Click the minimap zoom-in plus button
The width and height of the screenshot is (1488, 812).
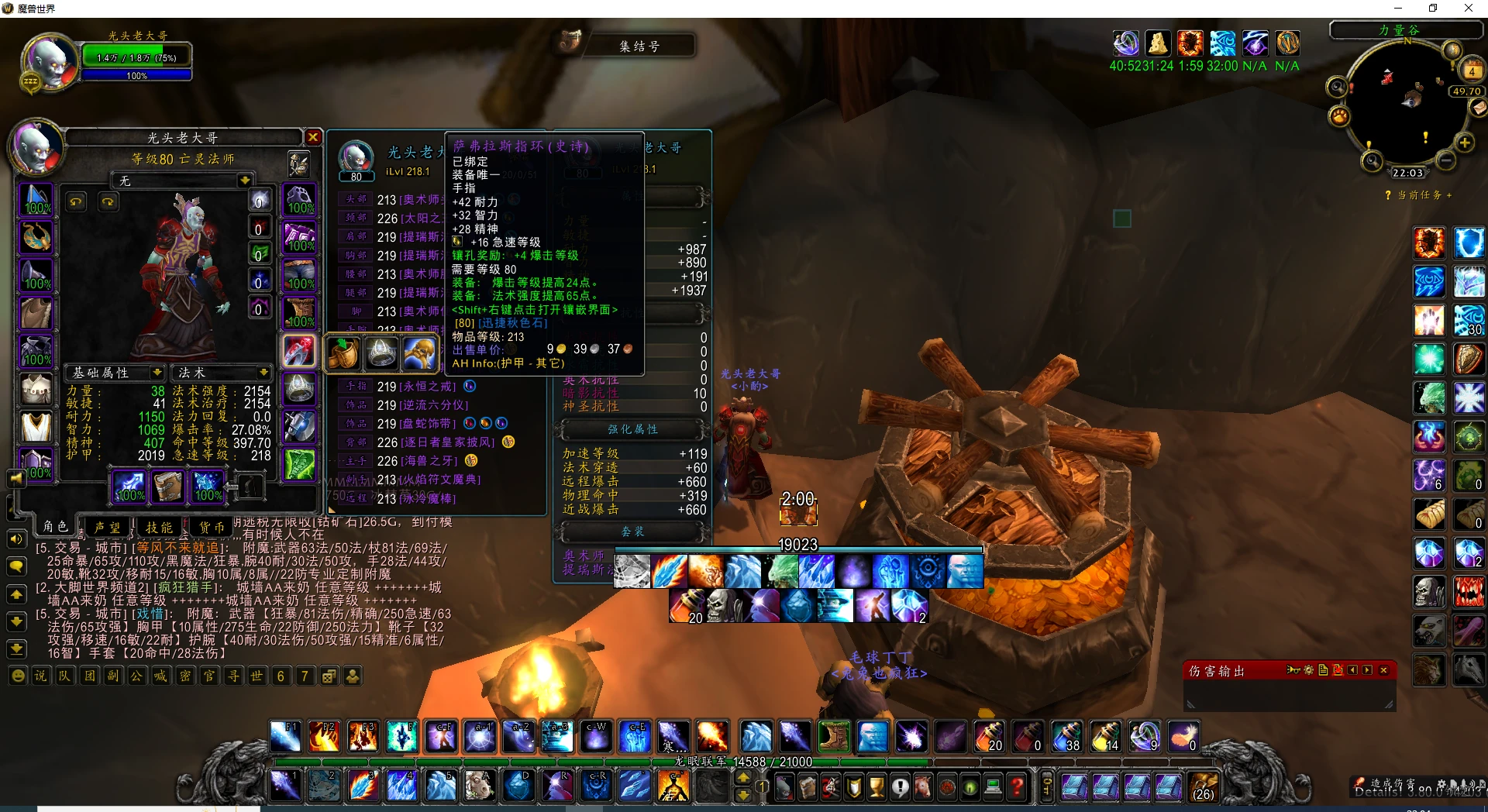pos(1465,143)
